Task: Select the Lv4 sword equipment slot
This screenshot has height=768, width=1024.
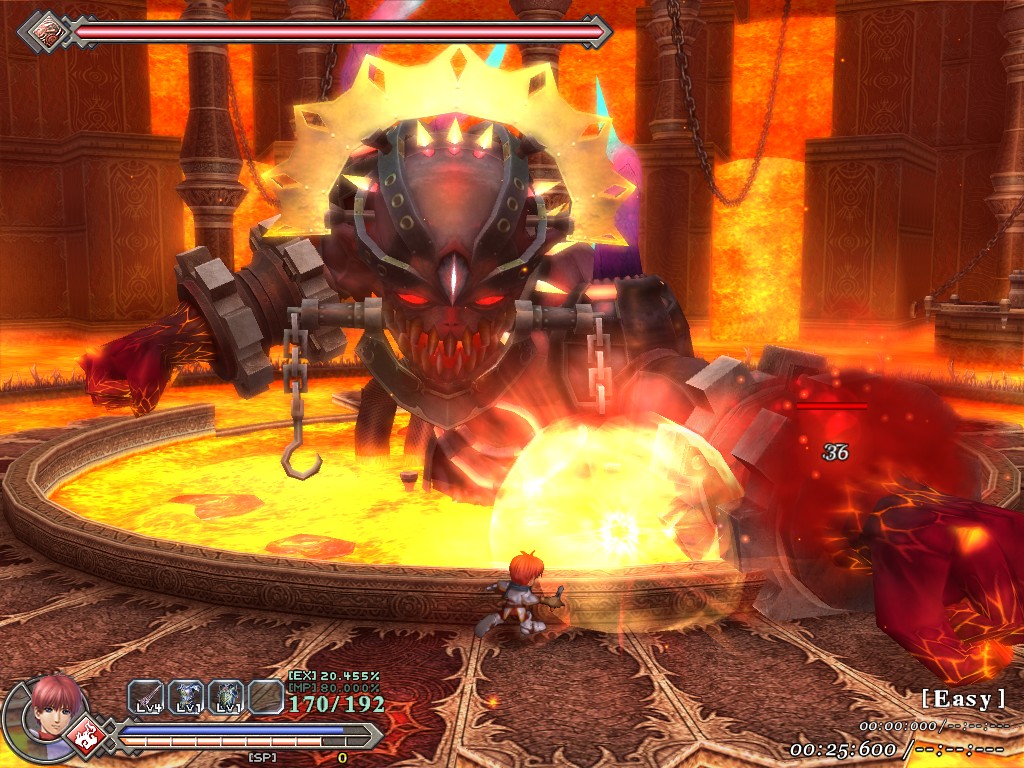Action: 146,697
